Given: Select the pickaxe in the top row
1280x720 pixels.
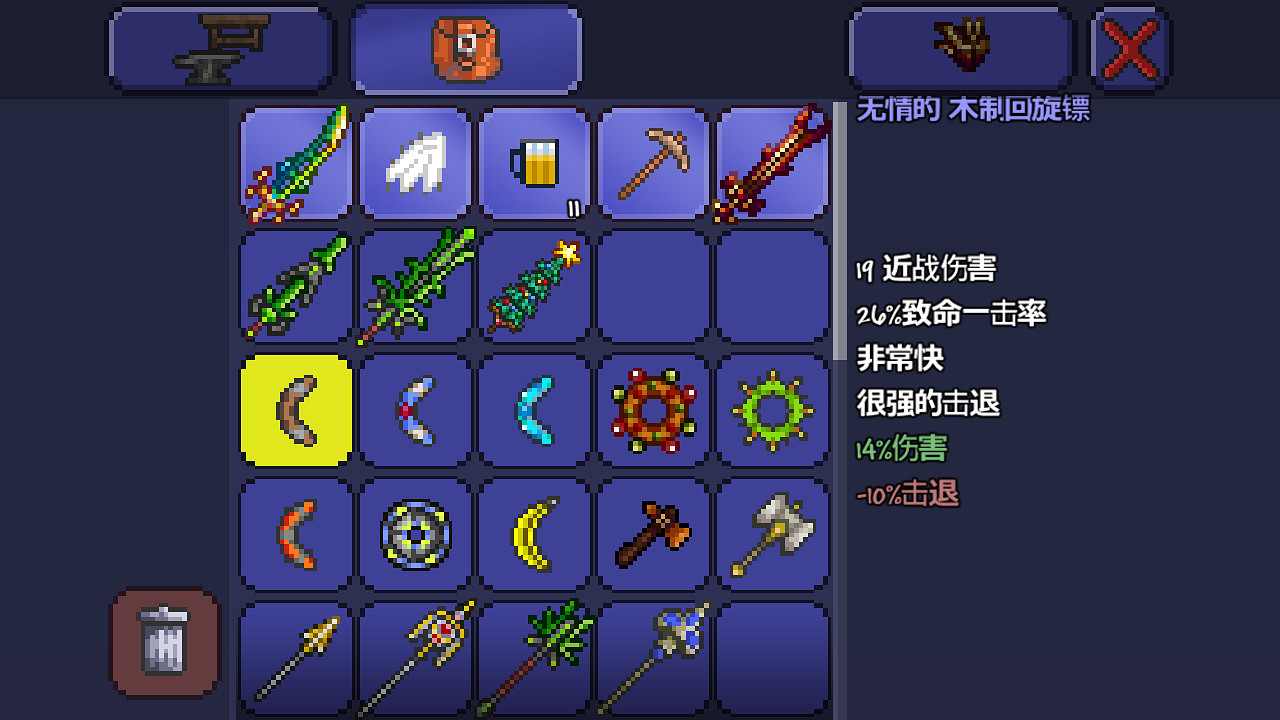Looking at the screenshot, I should pyautogui.click(x=653, y=164).
